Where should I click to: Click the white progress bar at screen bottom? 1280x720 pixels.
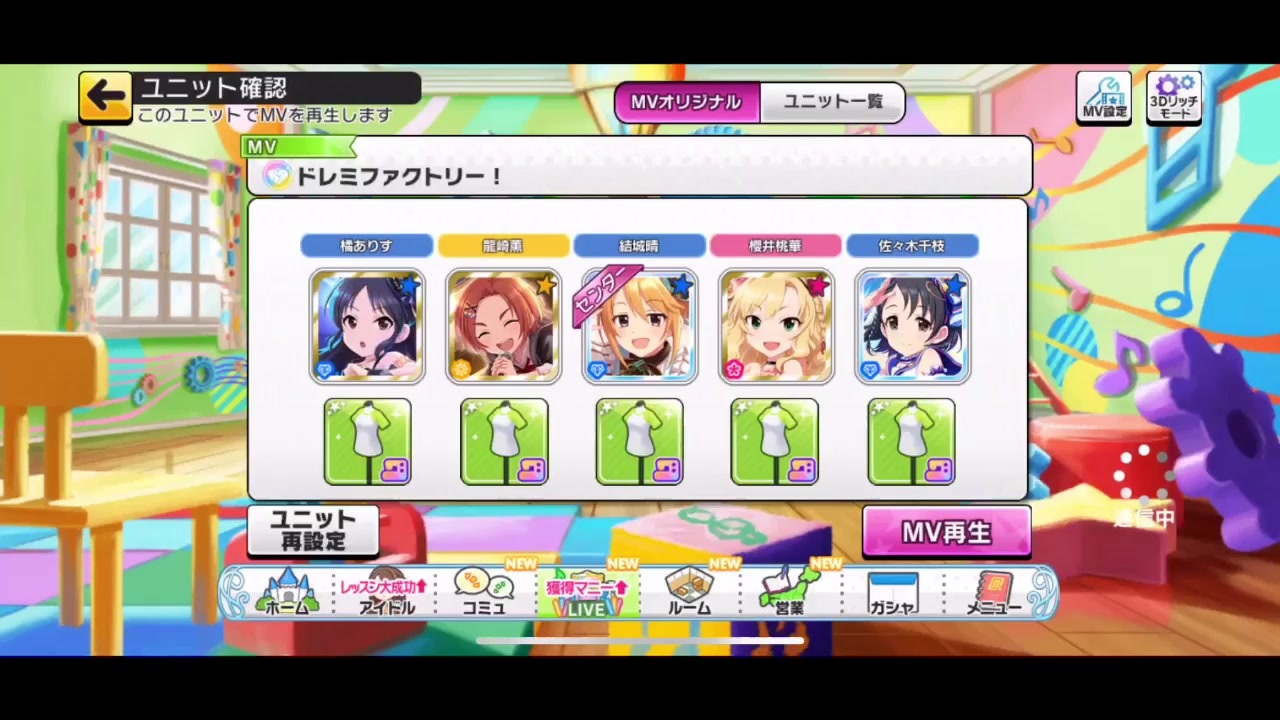point(640,640)
